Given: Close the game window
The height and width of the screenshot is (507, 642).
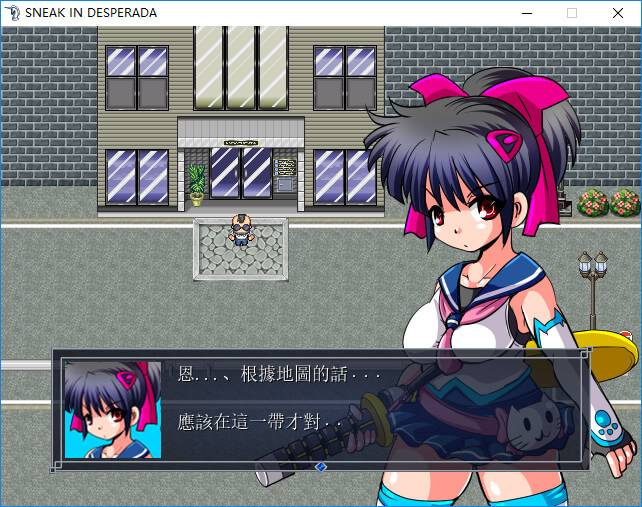Looking at the screenshot, I should tap(618, 13).
